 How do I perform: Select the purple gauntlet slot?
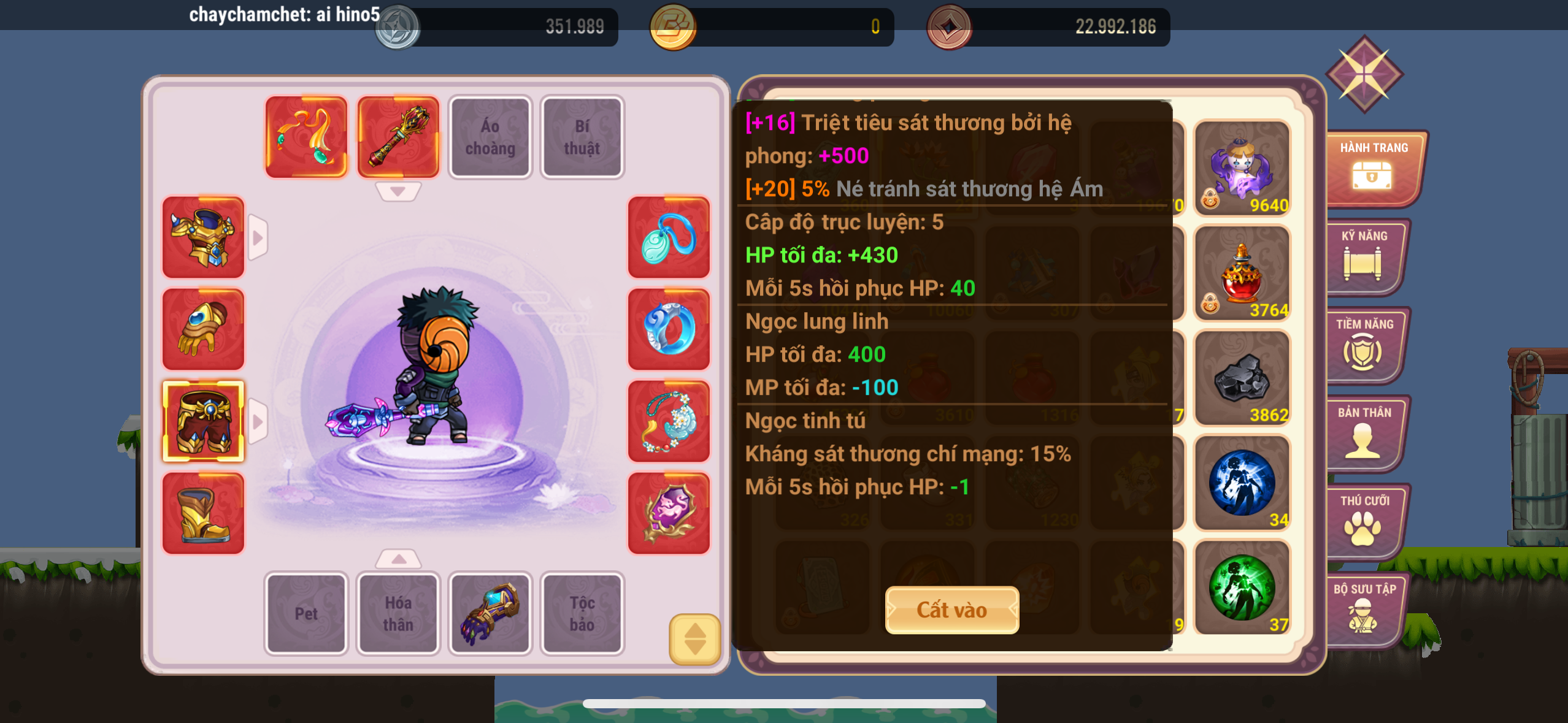pos(490,613)
